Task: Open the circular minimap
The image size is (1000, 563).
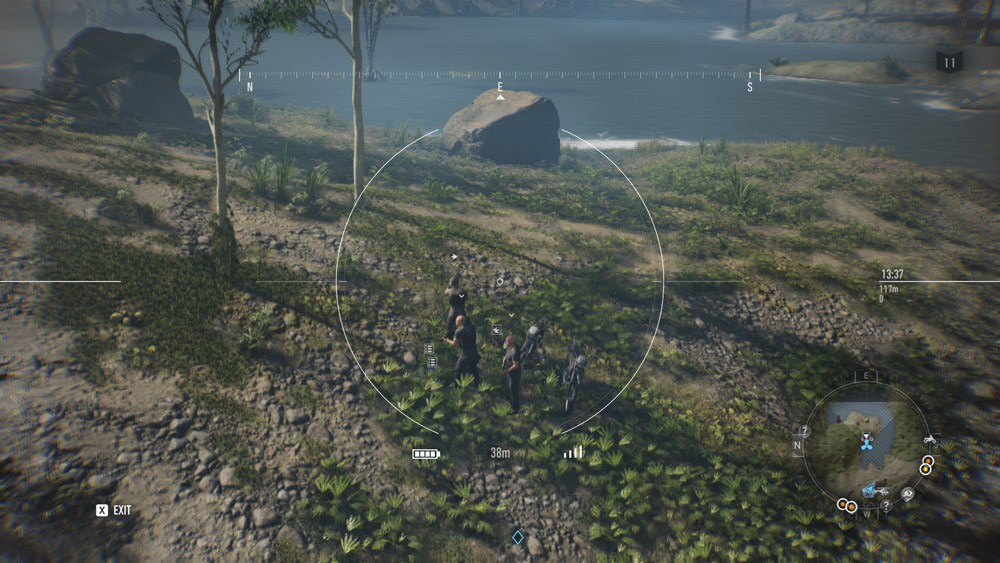Action: click(866, 445)
